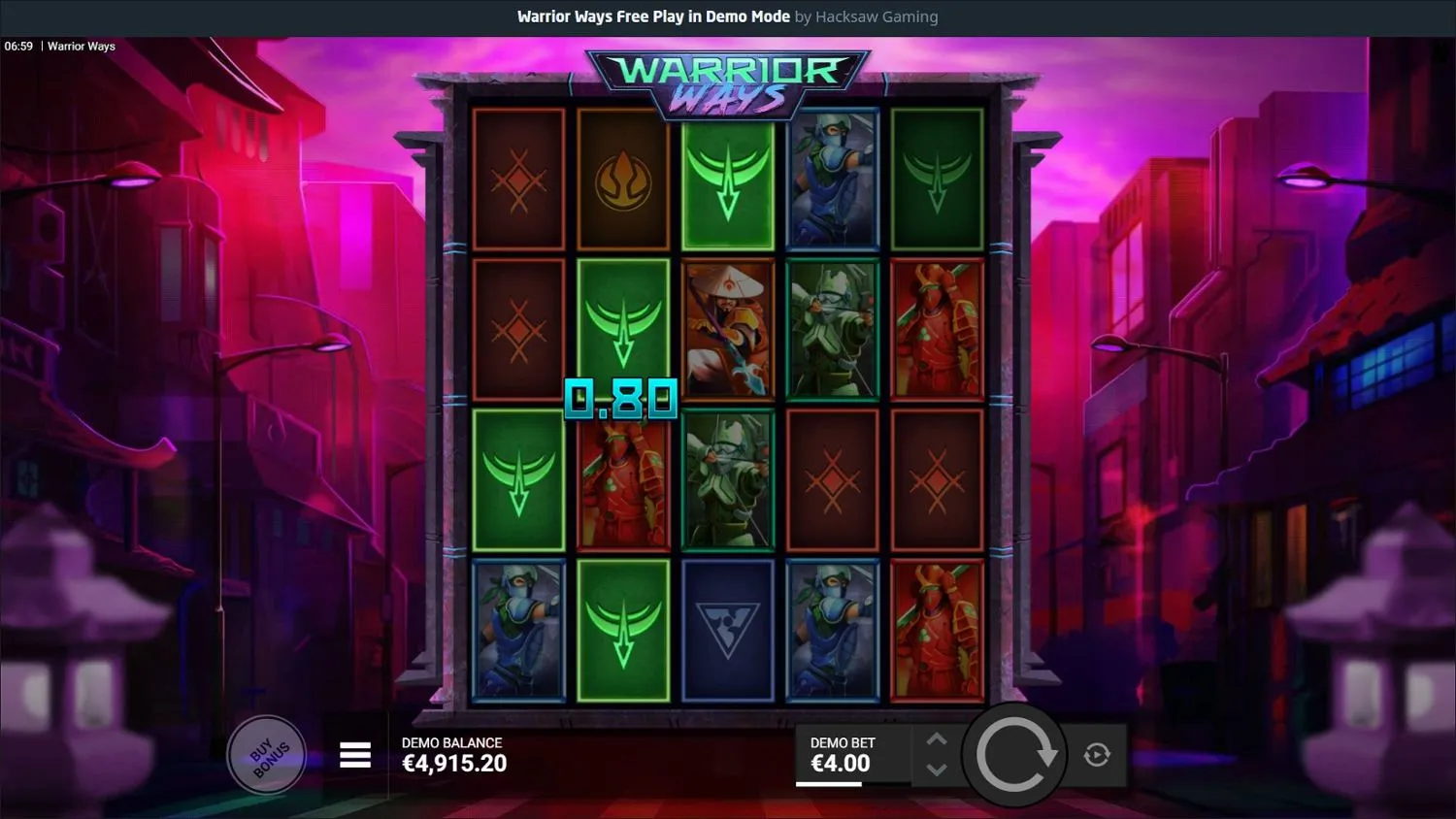The width and height of the screenshot is (1456, 819).
Task: Enable autoplay with the circular replay icon
Action: (x=1099, y=755)
